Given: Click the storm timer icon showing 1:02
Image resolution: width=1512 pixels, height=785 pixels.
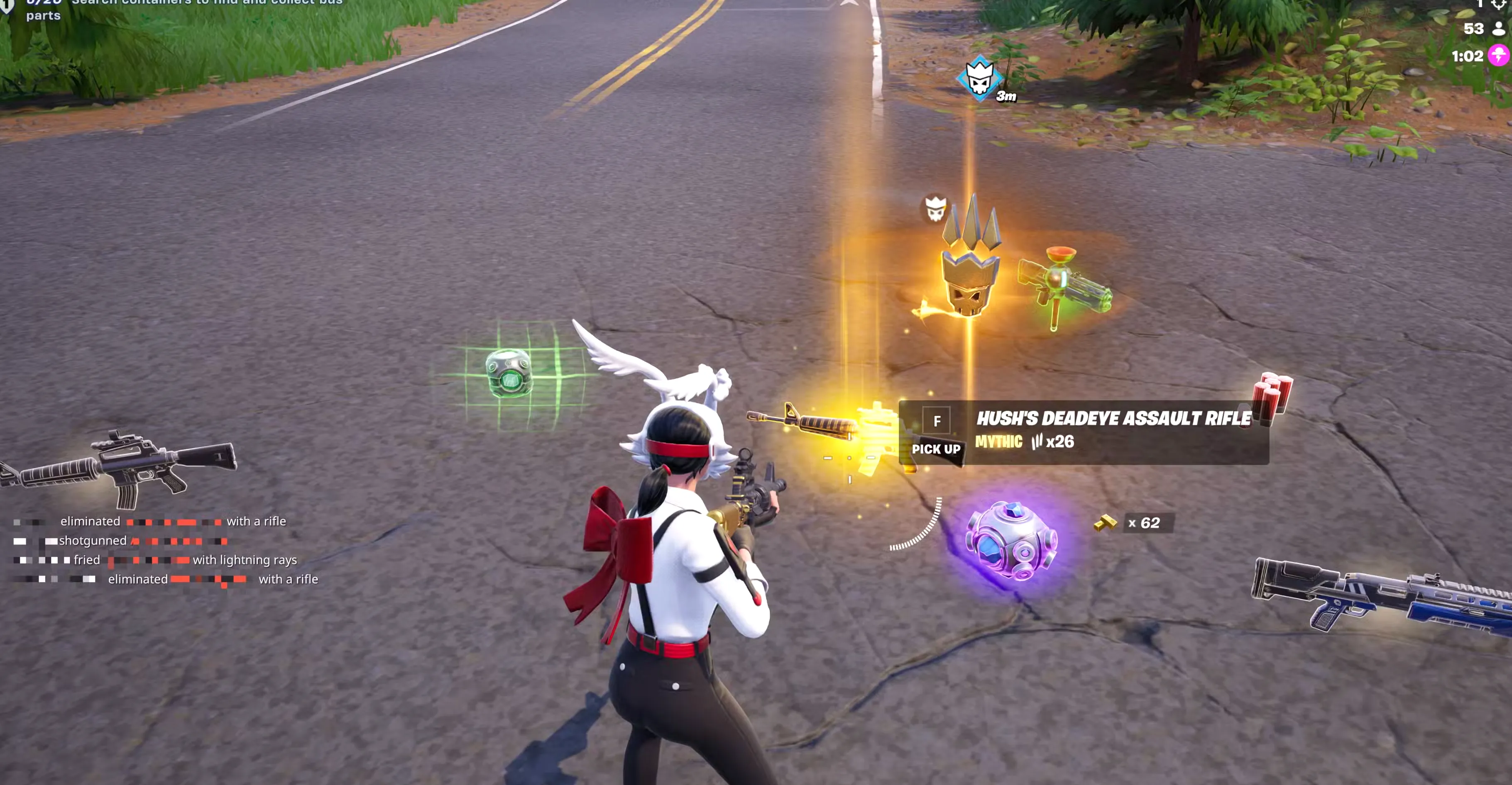Looking at the screenshot, I should click(x=1498, y=56).
